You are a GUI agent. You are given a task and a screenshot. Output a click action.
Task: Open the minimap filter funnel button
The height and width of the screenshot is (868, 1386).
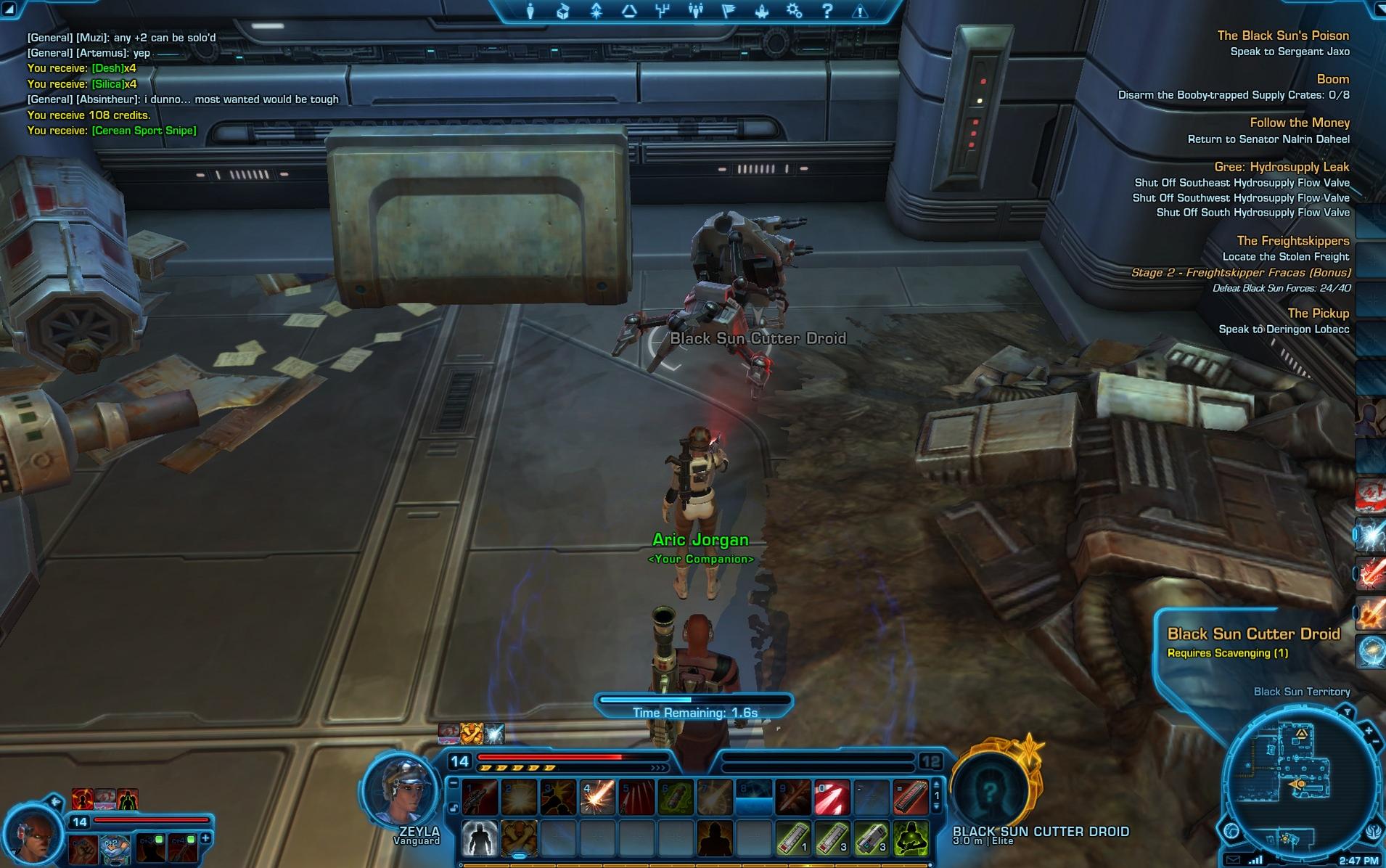(1347, 712)
